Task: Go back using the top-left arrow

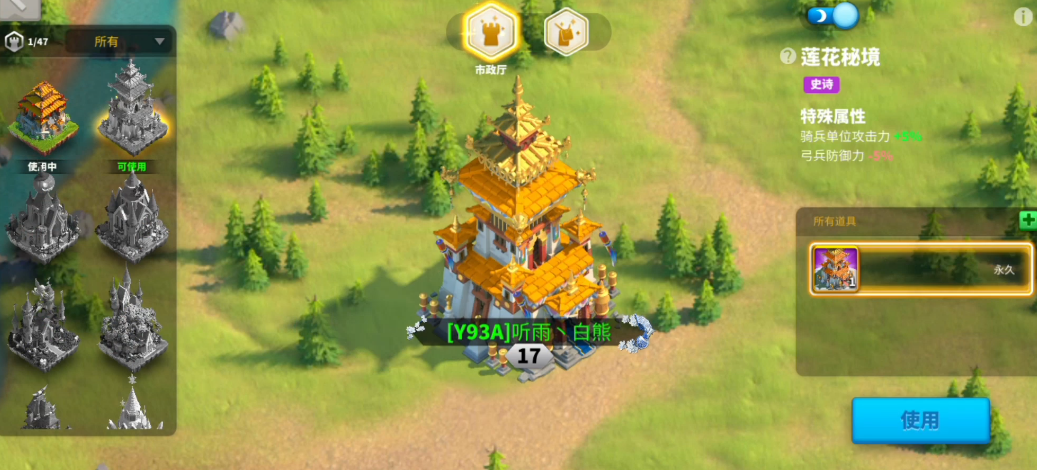Action: point(18,8)
